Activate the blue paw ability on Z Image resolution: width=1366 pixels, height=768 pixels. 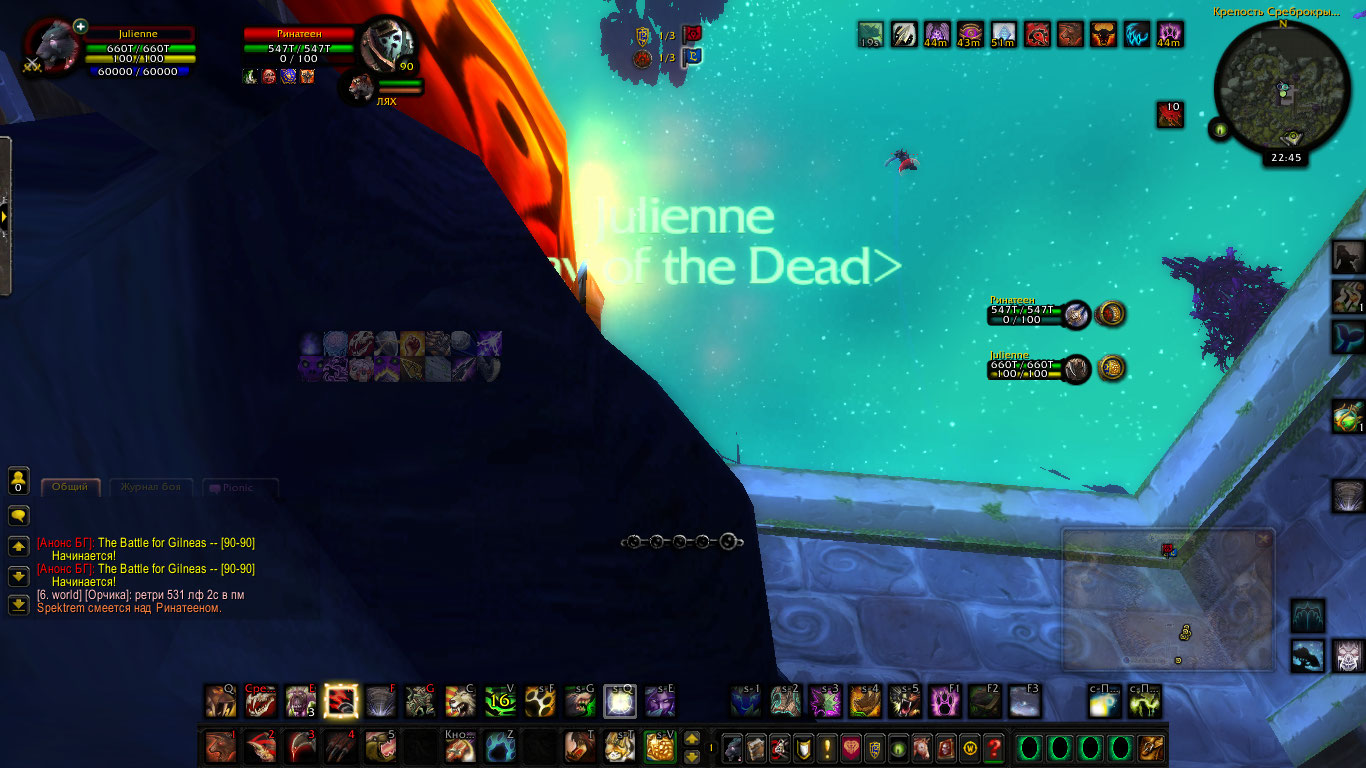pyautogui.click(x=500, y=746)
